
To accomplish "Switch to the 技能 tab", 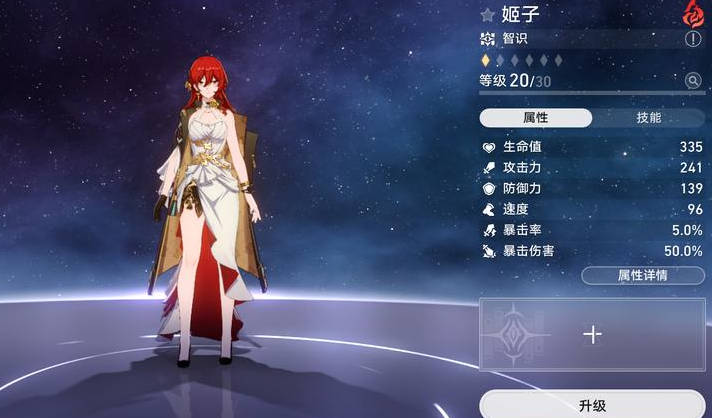I will tap(648, 117).
